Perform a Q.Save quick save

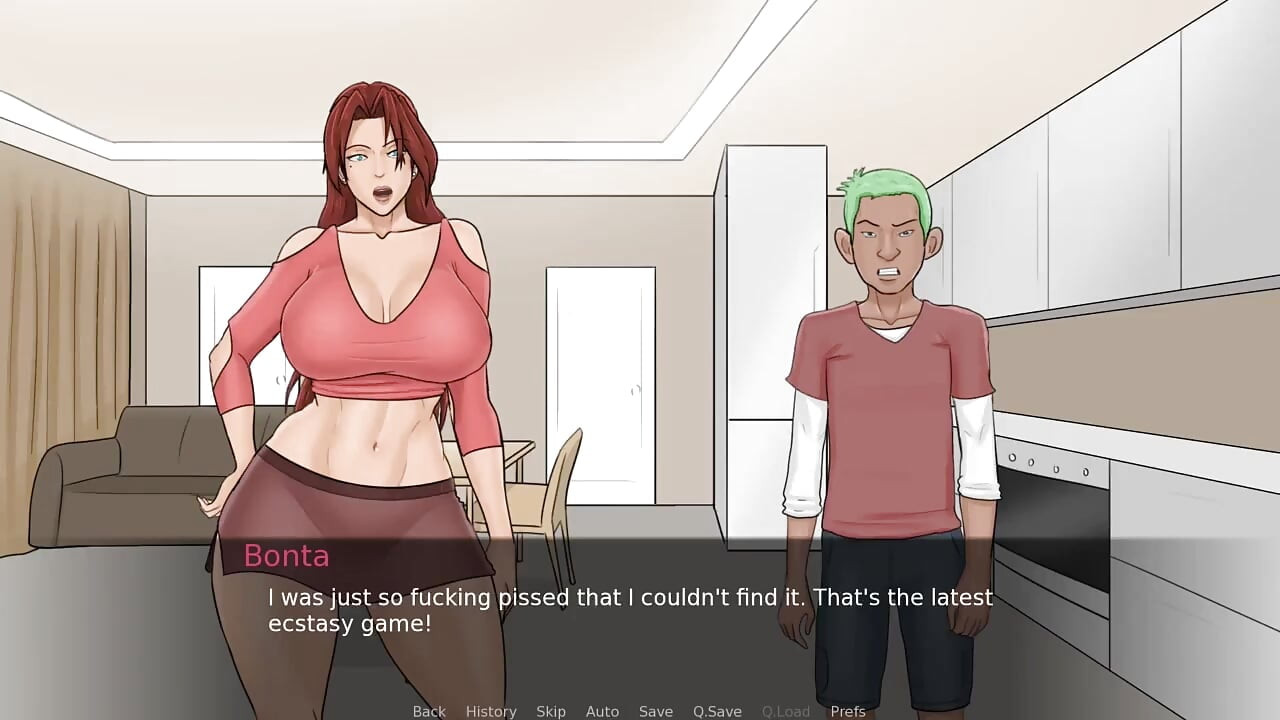[x=716, y=711]
